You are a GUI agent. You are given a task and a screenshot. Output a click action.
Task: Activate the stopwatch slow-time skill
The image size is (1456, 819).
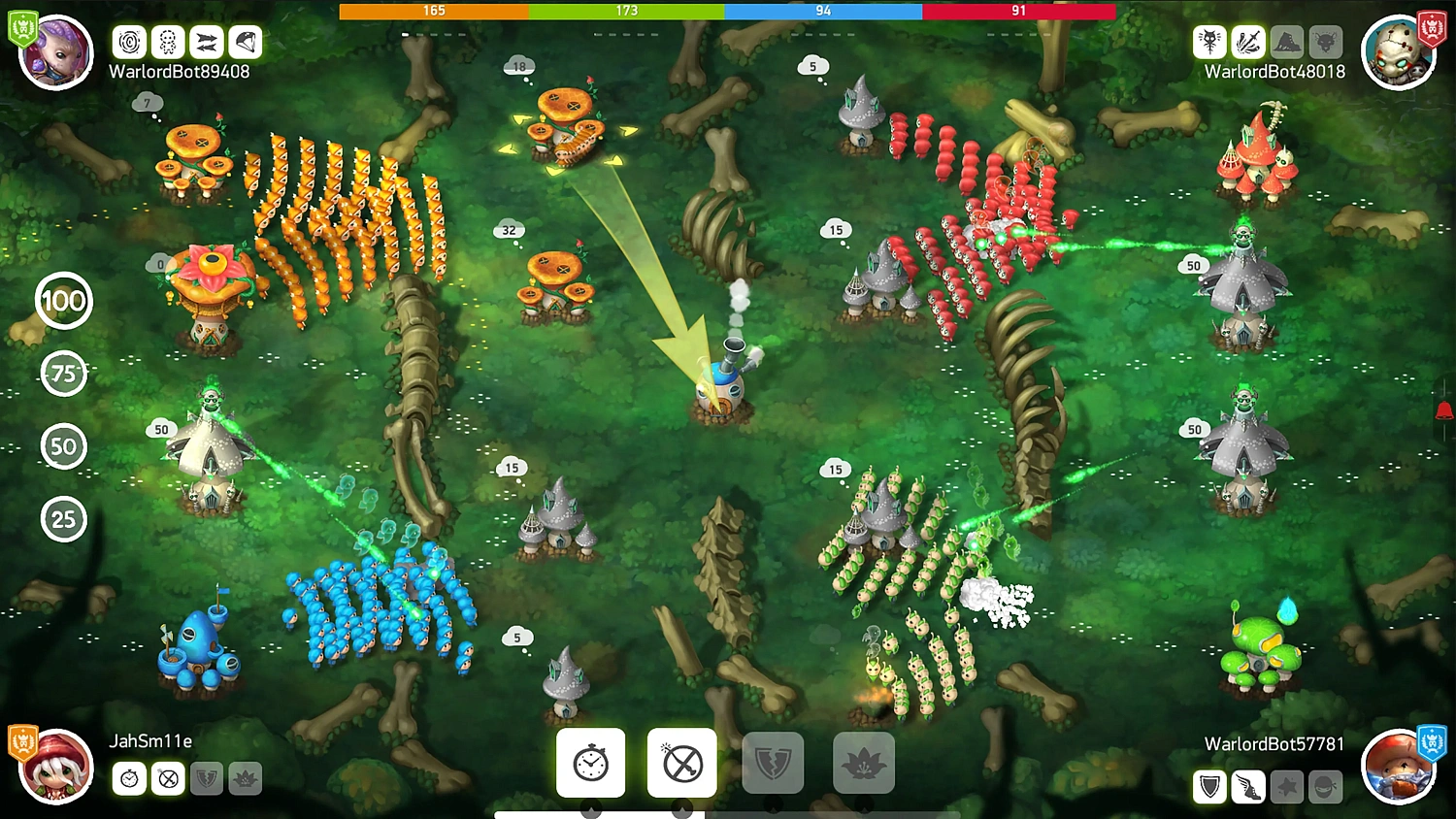(590, 762)
